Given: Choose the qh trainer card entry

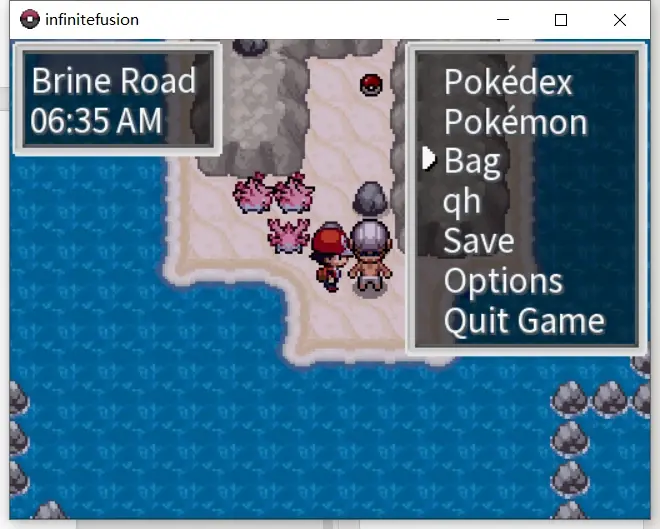Looking at the screenshot, I should coord(462,201).
